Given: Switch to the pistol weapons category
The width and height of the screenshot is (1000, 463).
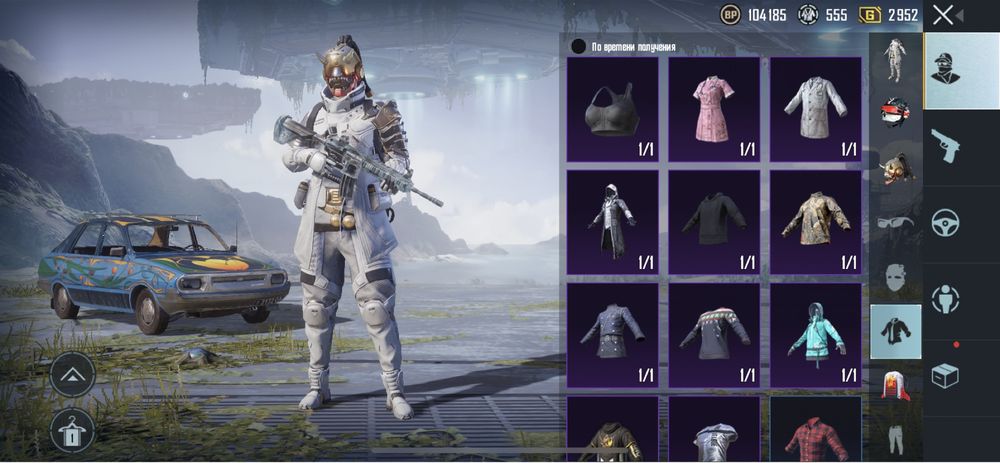Looking at the screenshot, I should [x=945, y=146].
